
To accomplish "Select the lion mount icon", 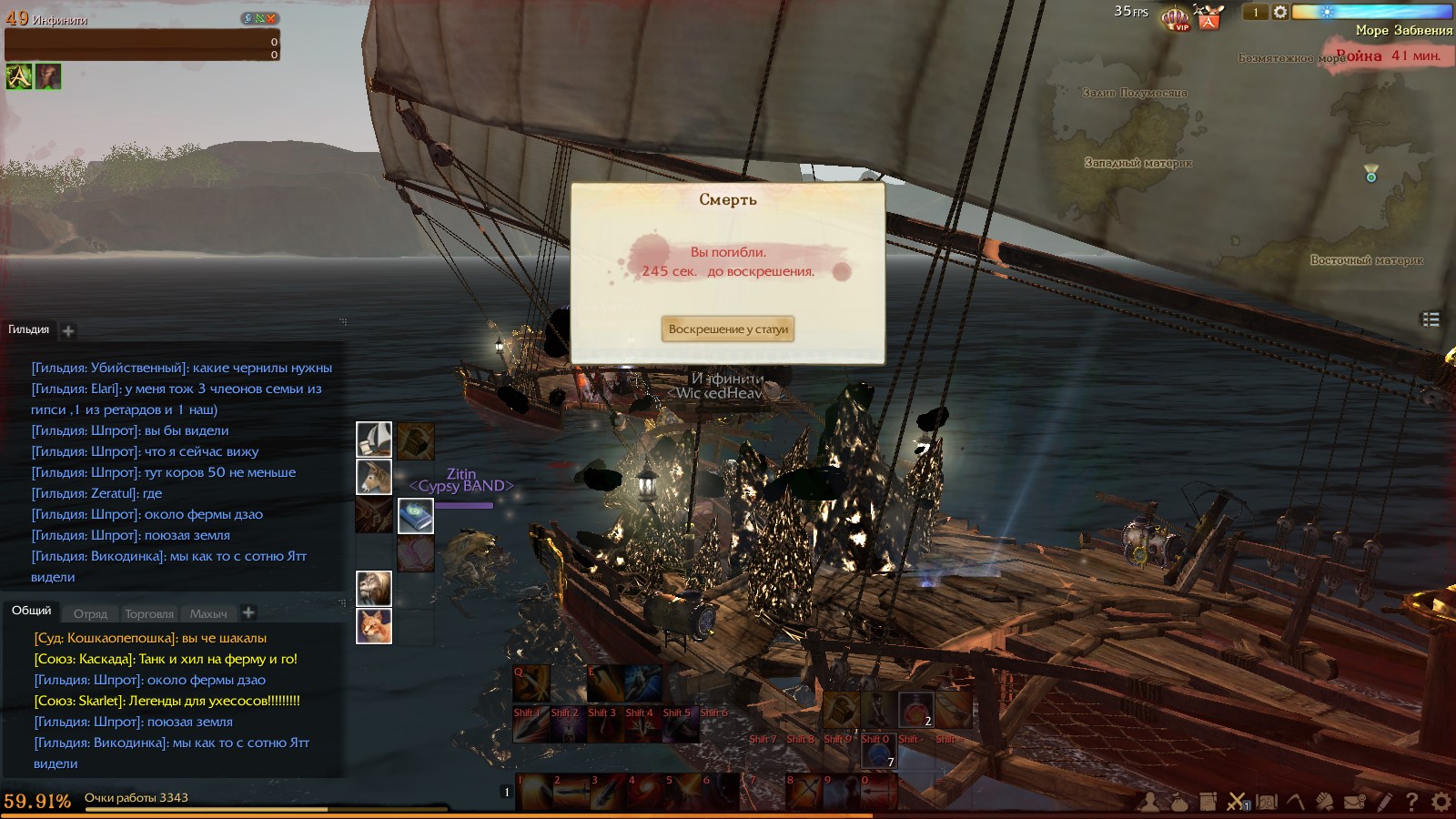I will (x=374, y=589).
